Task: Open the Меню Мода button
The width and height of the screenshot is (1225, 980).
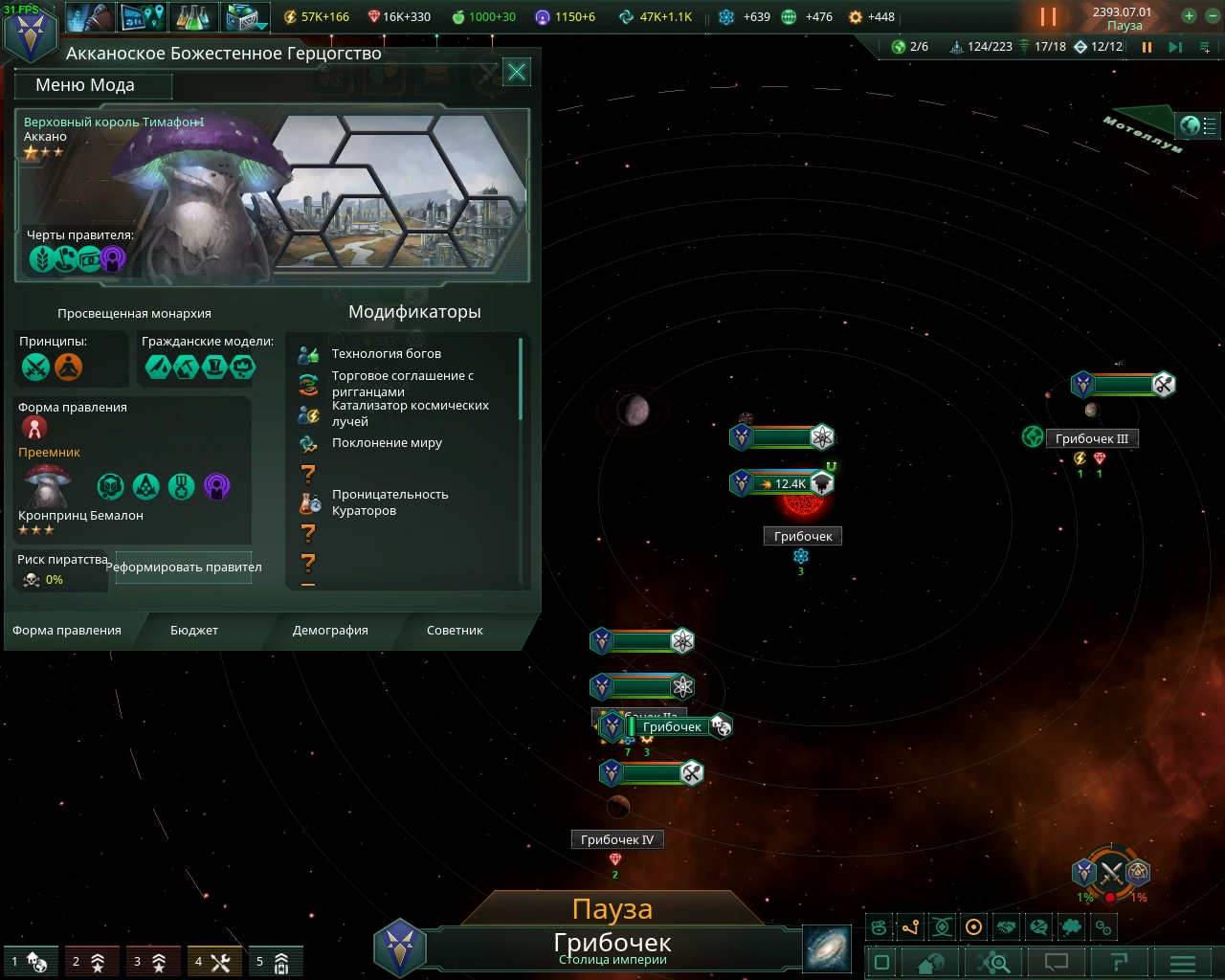Action: pyautogui.click(x=93, y=85)
